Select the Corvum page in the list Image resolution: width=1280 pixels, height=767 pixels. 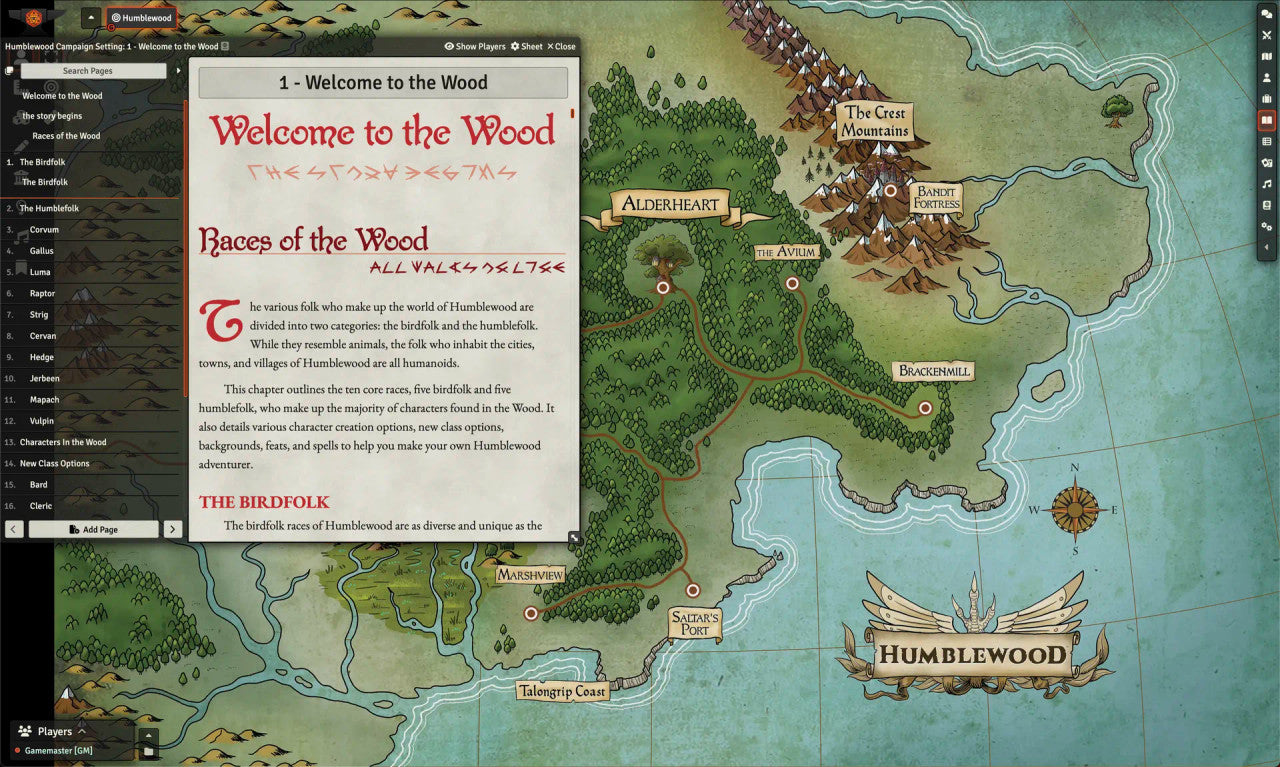point(44,230)
